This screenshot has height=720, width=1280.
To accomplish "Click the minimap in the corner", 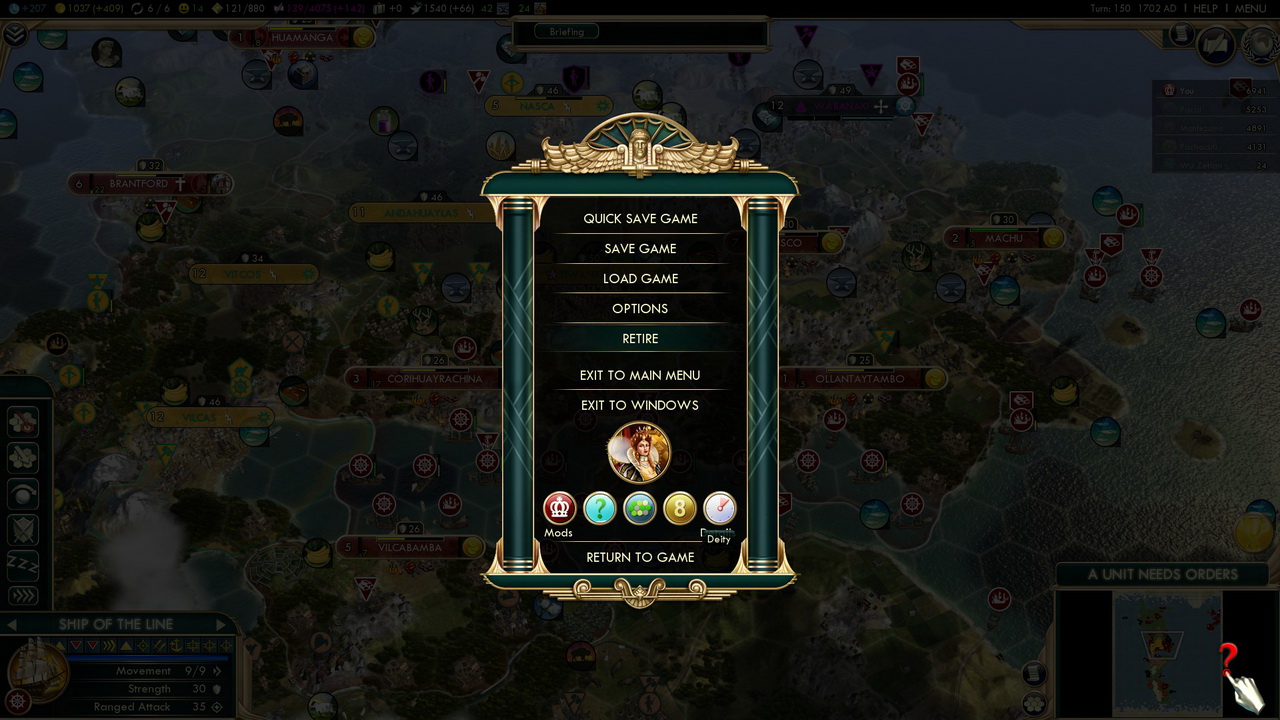I will pyautogui.click(x=1167, y=654).
